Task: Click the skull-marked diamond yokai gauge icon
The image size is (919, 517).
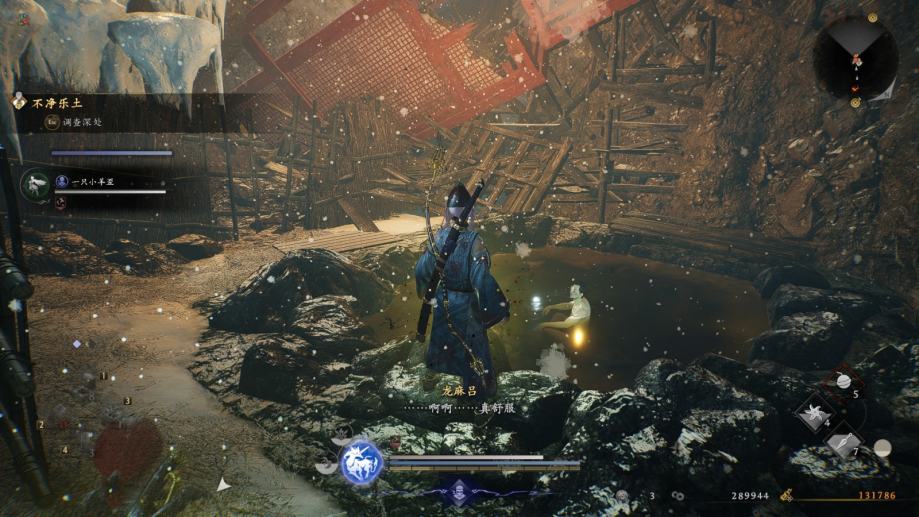Action: click(459, 490)
